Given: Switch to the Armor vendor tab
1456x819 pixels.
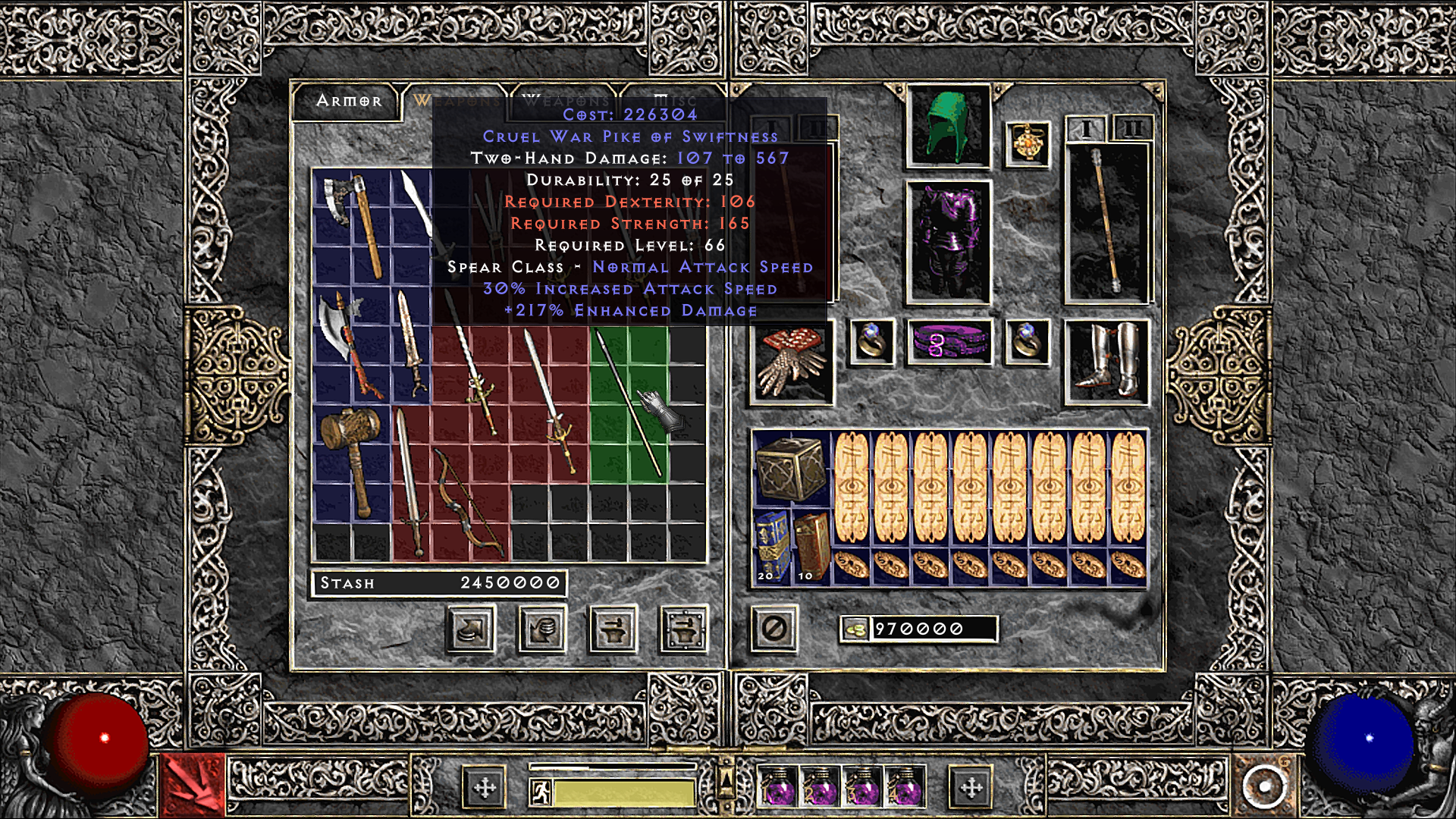Looking at the screenshot, I should click(x=348, y=101).
